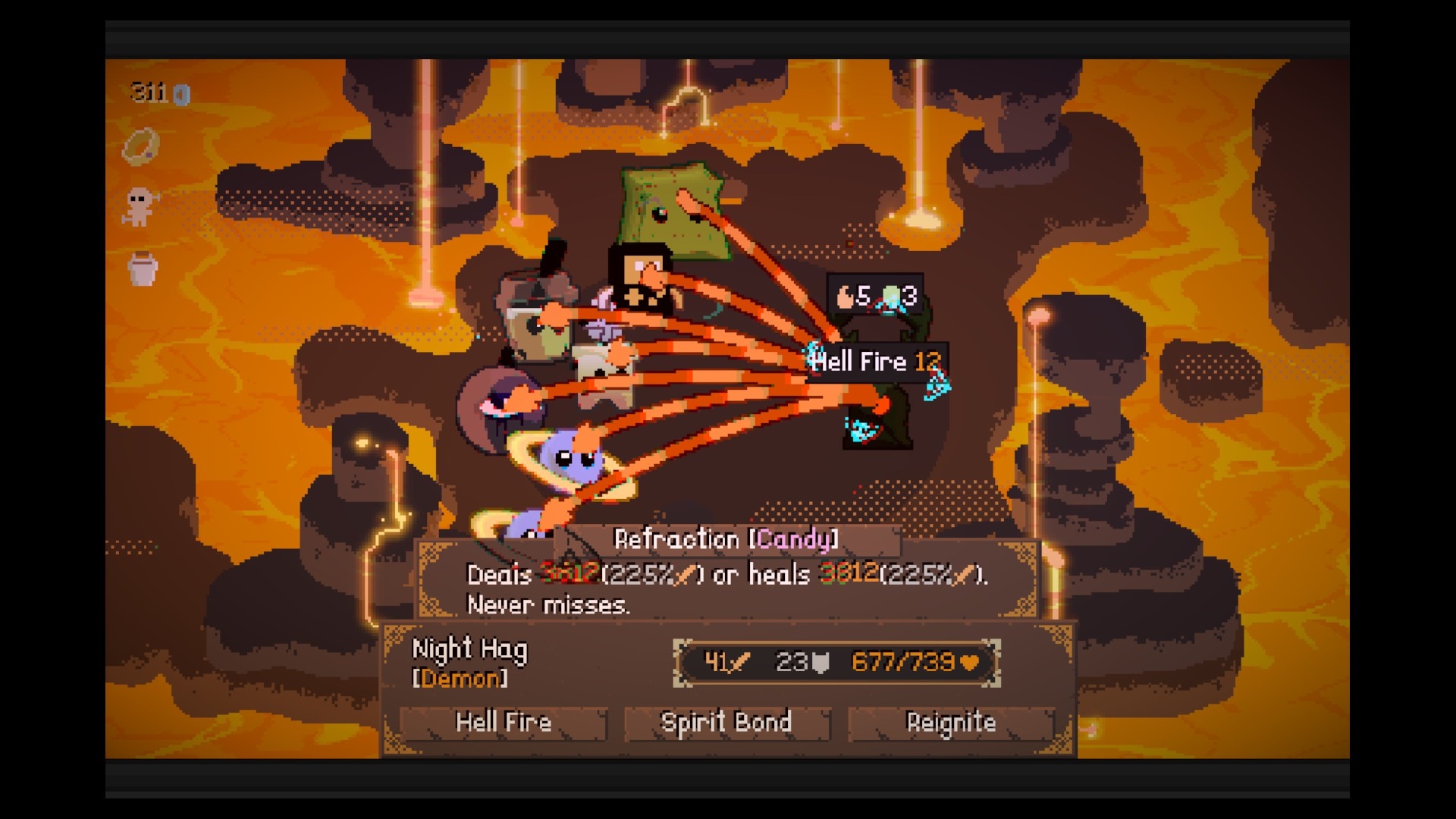The height and width of the screenshot is (819, 1456).
Task: Click the ring icon in the sidebar
Action: 141,146
